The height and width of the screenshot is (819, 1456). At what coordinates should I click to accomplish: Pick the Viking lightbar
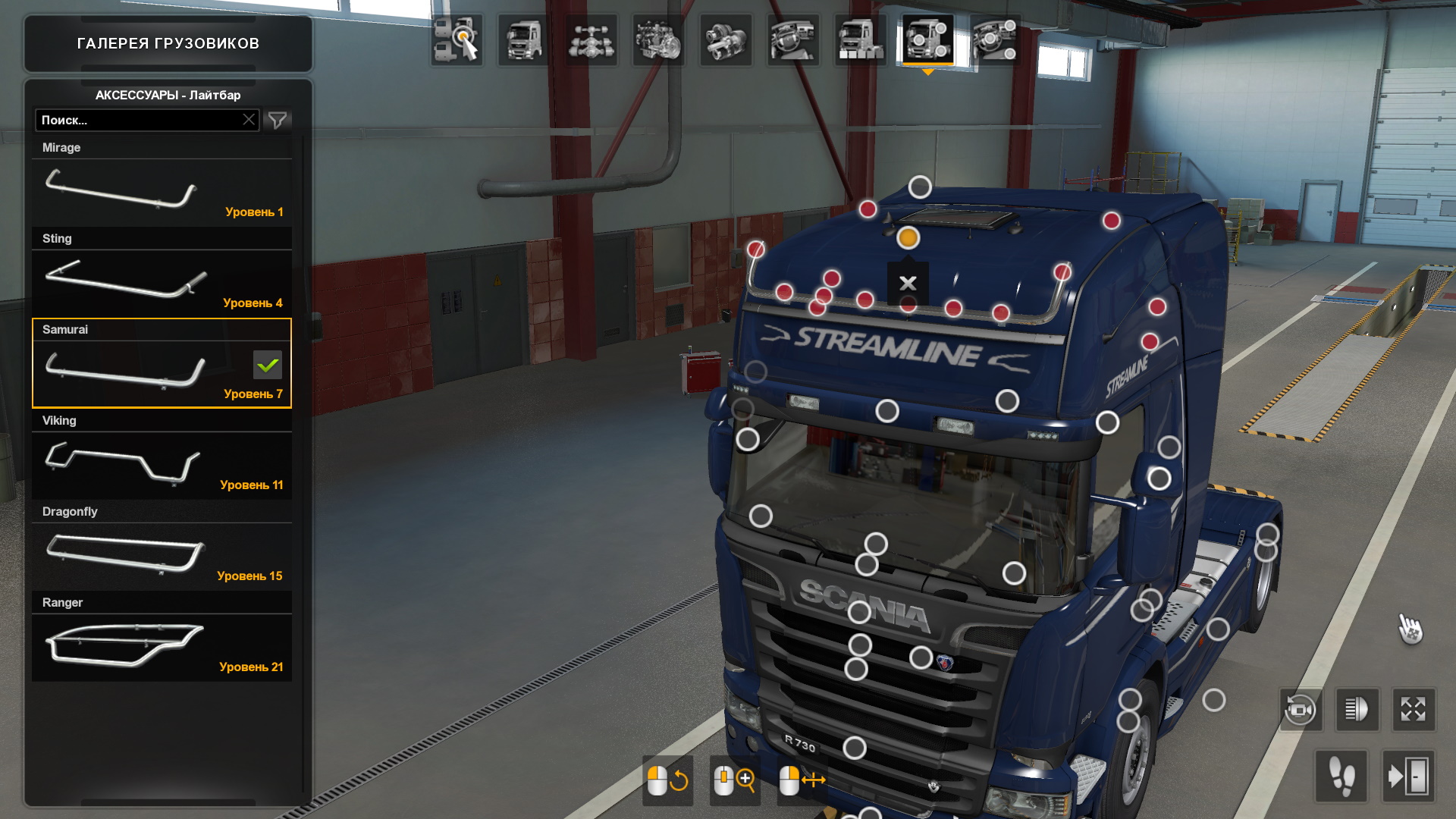click(x=162, y=463)
